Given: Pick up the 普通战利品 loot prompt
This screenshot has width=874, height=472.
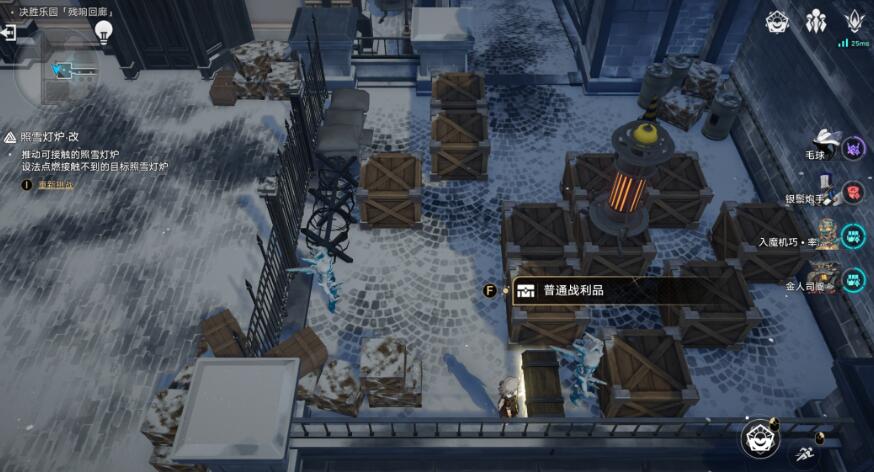Looking at the screenshot, I should tap(573, 291).
